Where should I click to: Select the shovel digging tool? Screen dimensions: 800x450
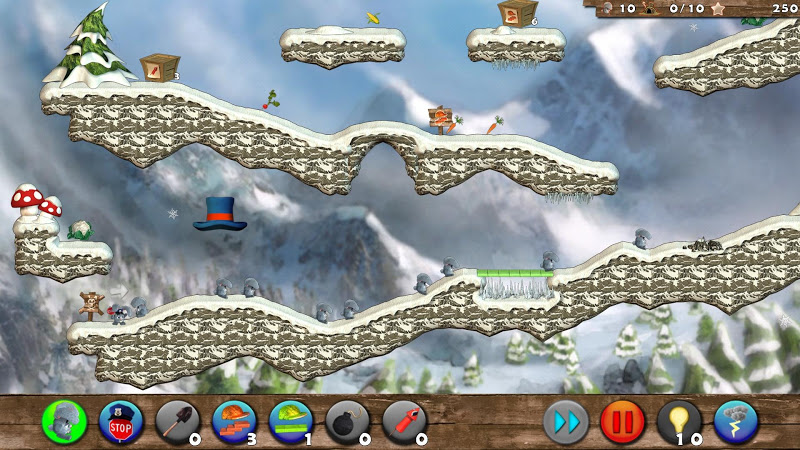177,422
